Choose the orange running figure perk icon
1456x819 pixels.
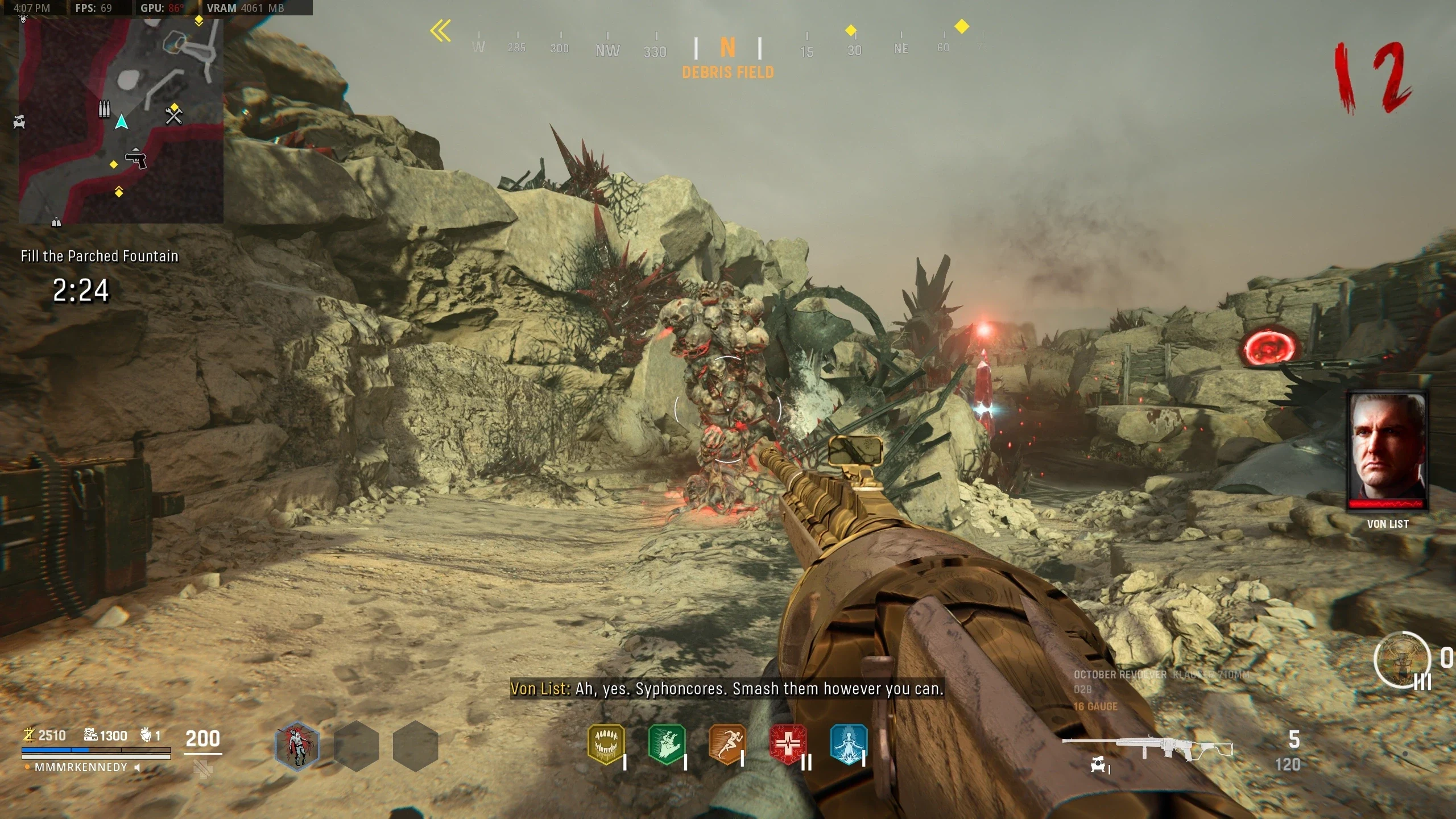727,743
